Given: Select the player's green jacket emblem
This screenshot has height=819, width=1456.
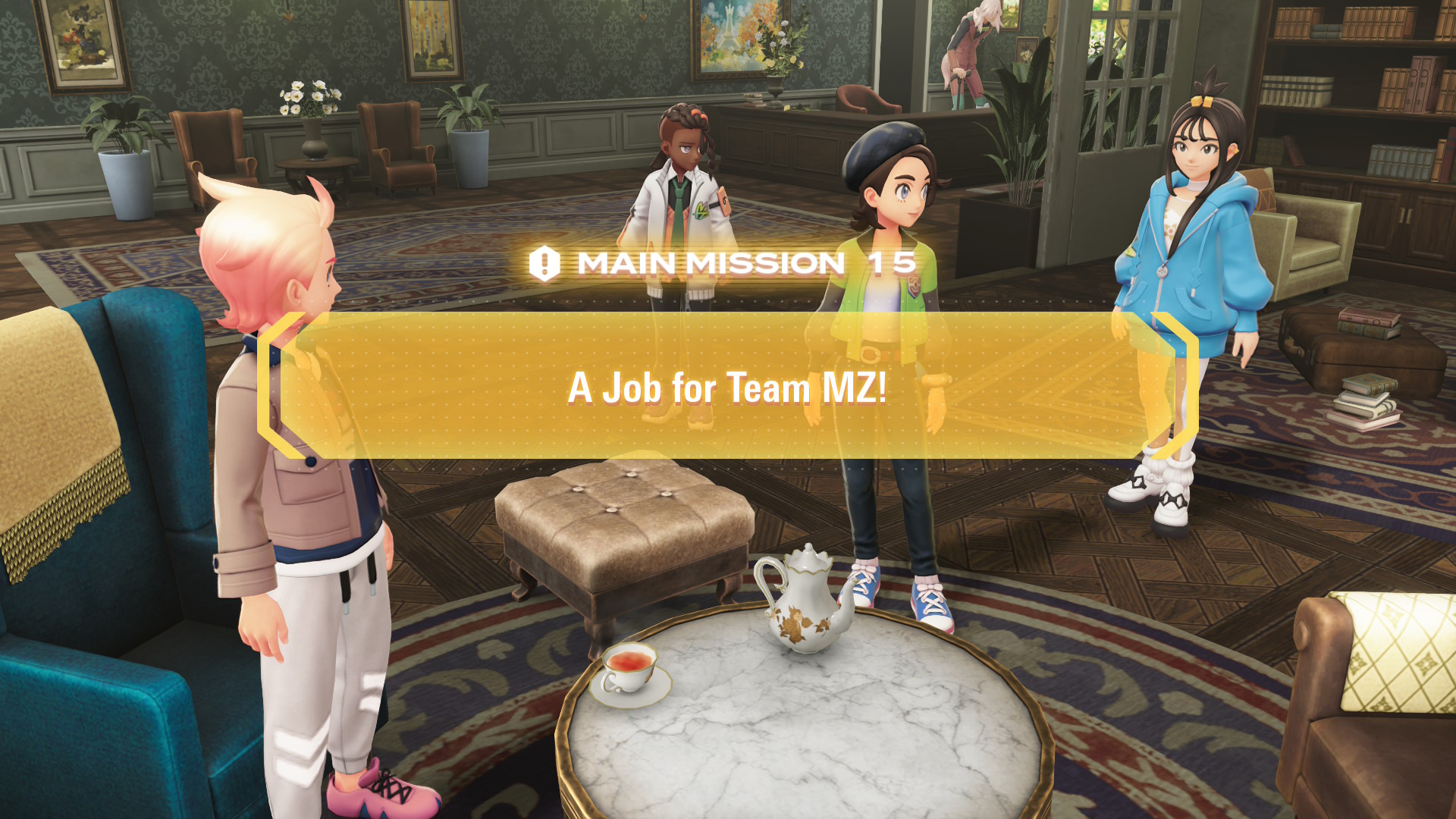Looking at the screenshot, I should click(x=913, y=287).
